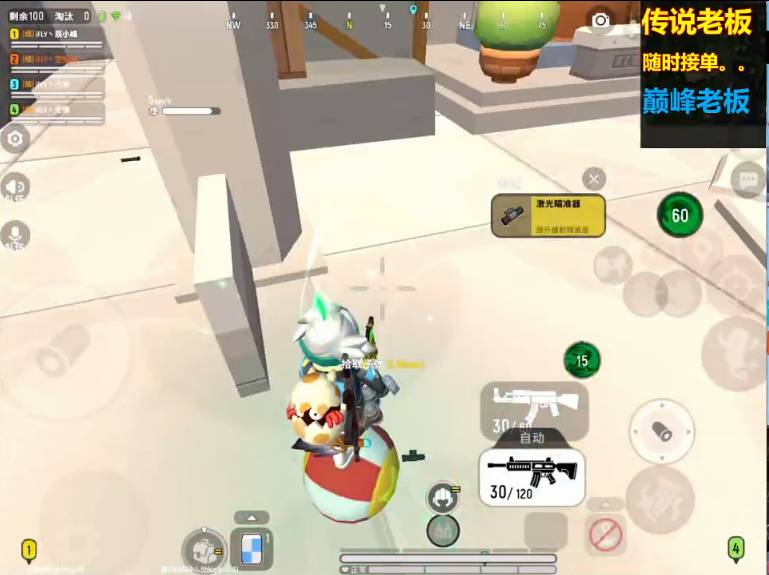
Task: Close the nearby loot pickup list
Action: click(594, 179)
